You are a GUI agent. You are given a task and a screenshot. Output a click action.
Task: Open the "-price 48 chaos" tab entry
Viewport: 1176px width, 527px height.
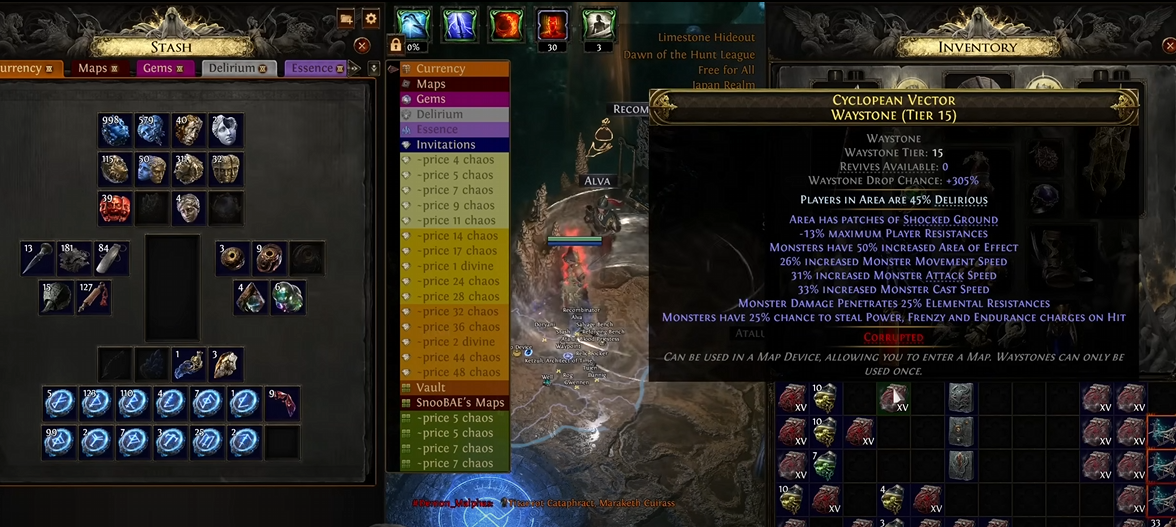coord(459,372)
